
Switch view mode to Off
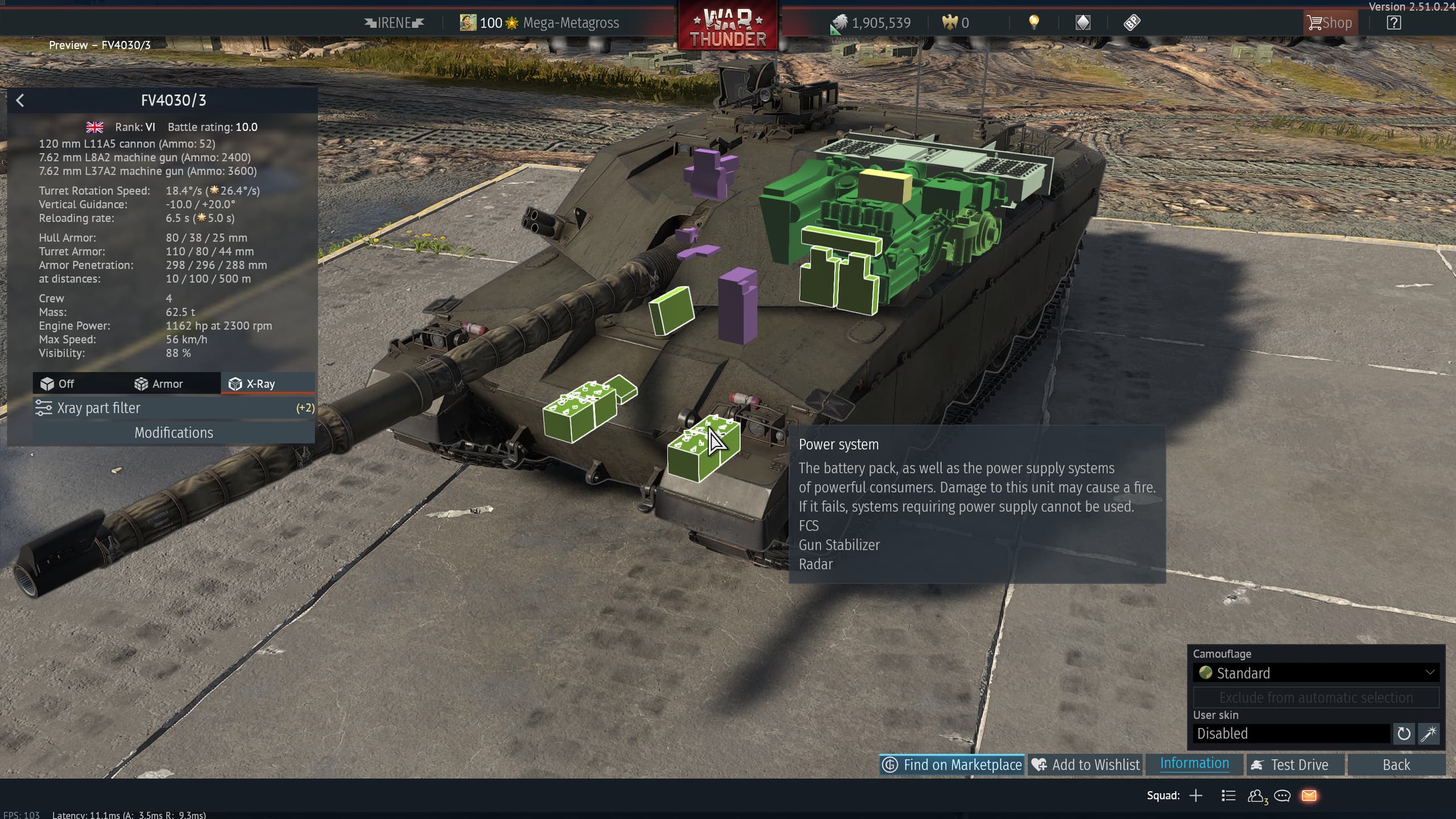tap(58, 384)
